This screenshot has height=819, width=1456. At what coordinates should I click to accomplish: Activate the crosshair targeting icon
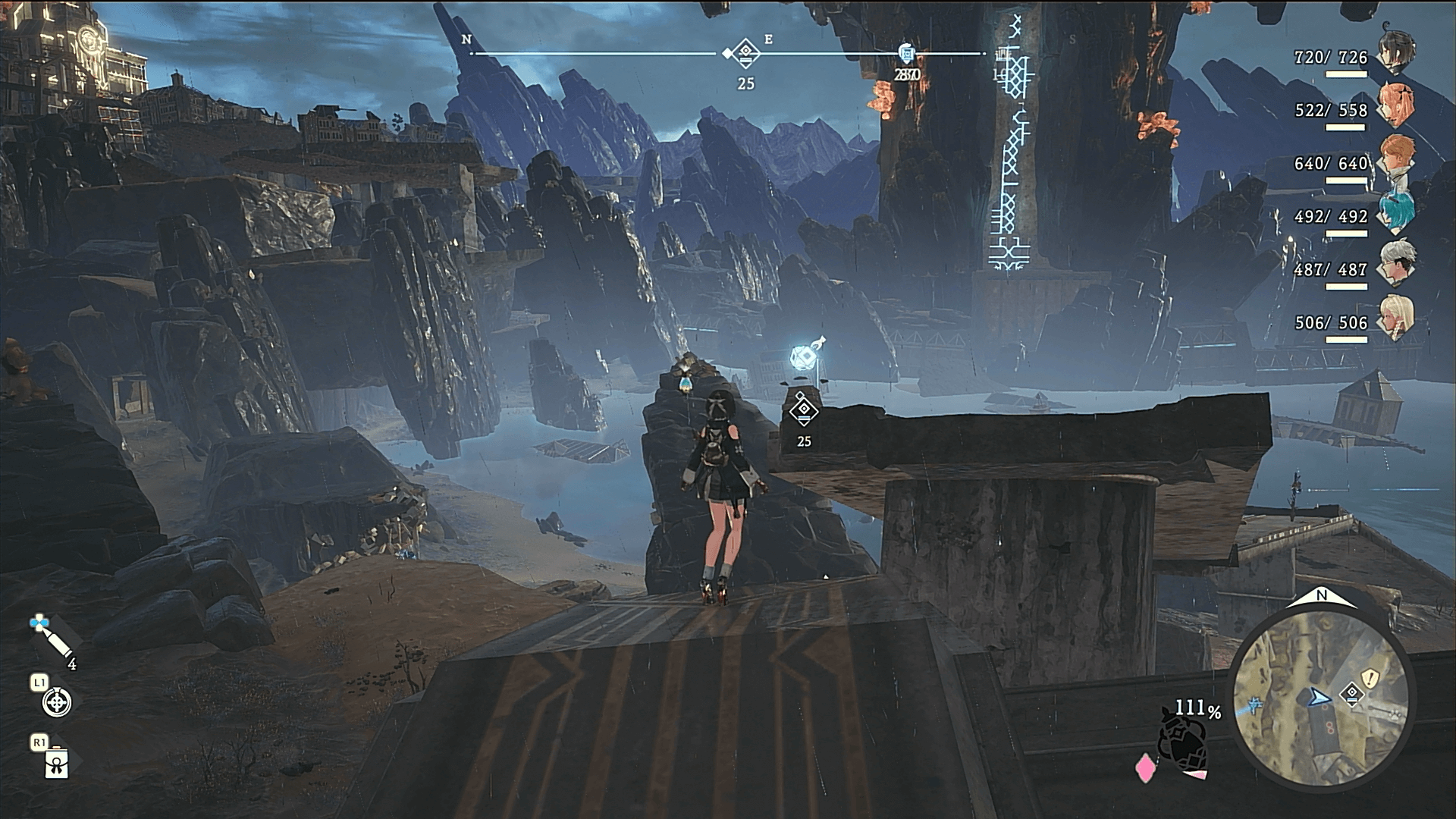[x=57, y=703]
